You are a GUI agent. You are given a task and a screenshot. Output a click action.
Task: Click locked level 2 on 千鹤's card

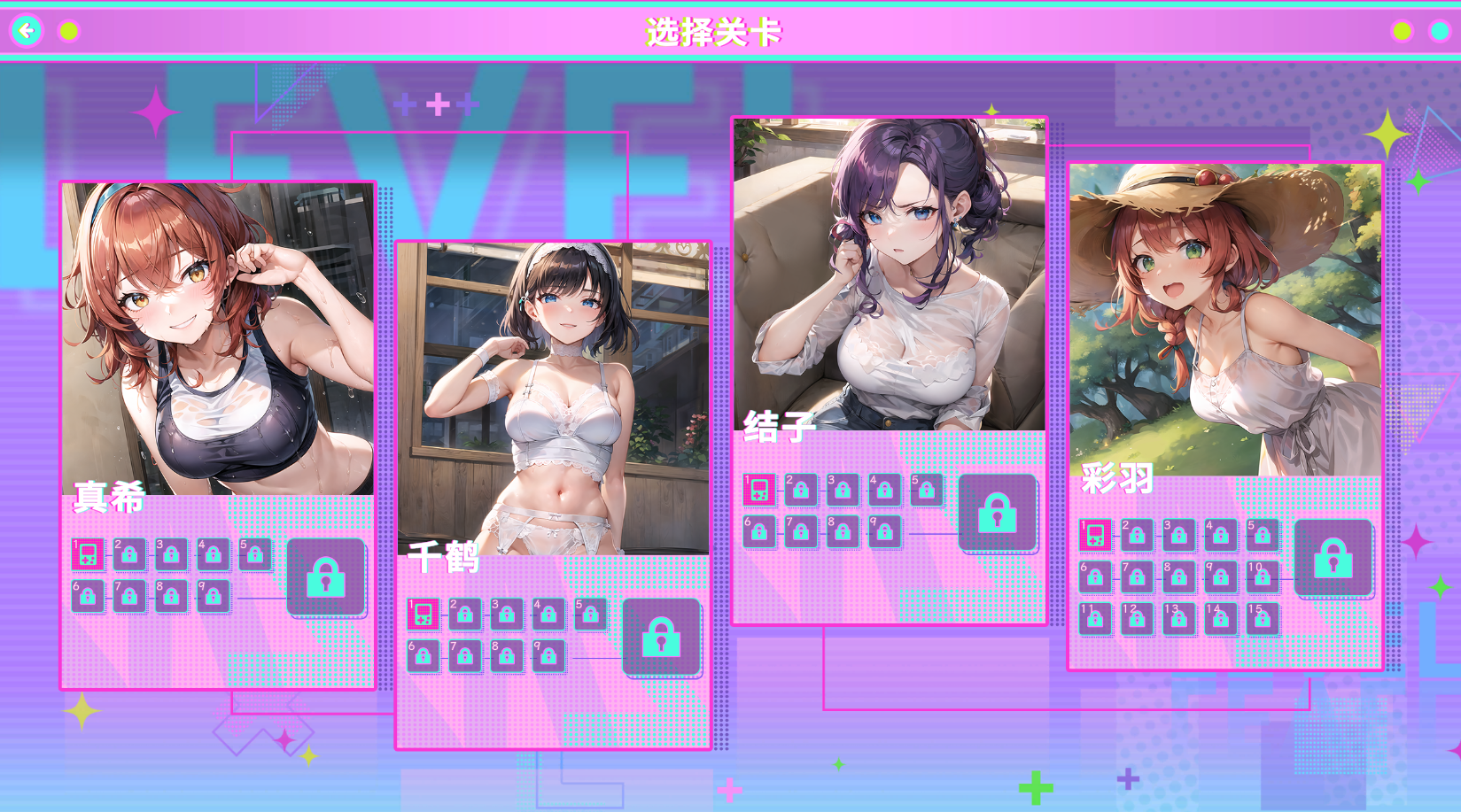pos(465,615)
